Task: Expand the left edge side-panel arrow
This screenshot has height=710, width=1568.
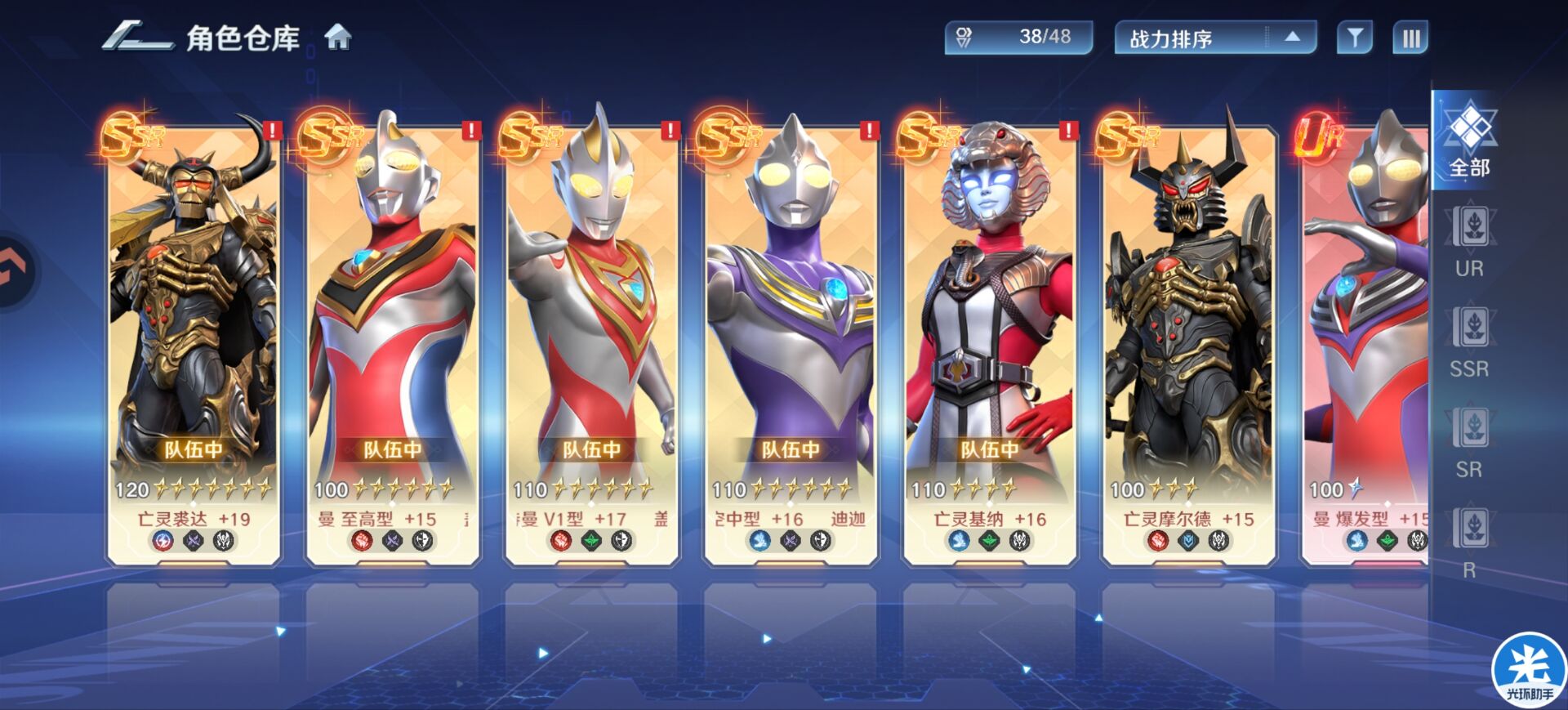Action: [15, 271]
